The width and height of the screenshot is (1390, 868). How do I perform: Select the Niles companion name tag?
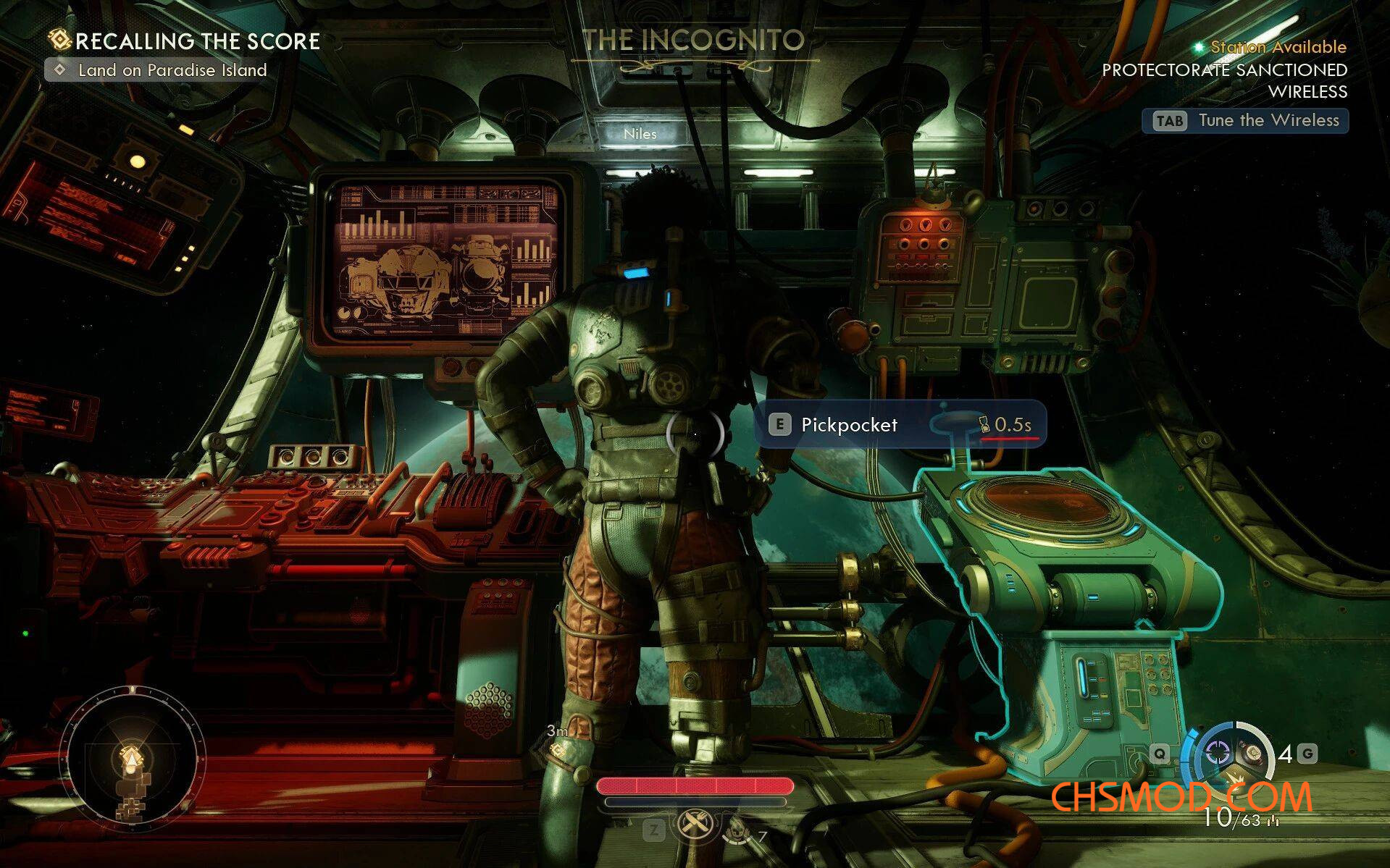point(640,134)
